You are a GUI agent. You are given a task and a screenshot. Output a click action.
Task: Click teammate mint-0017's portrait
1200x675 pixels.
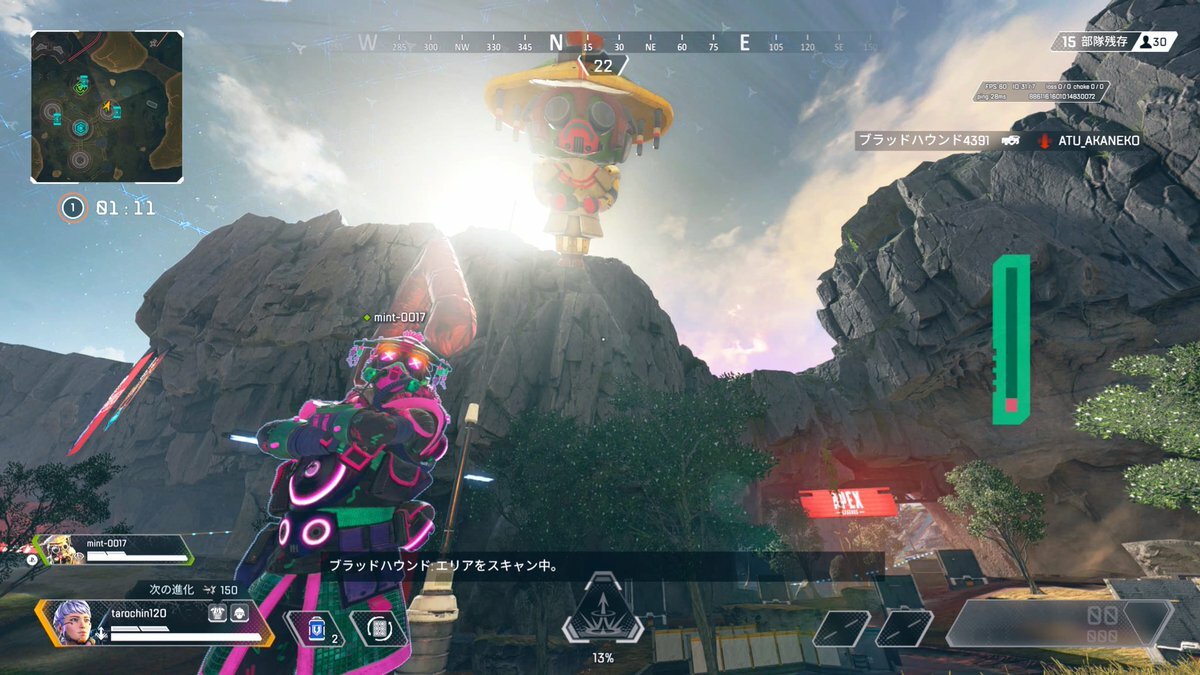[62, 548]
